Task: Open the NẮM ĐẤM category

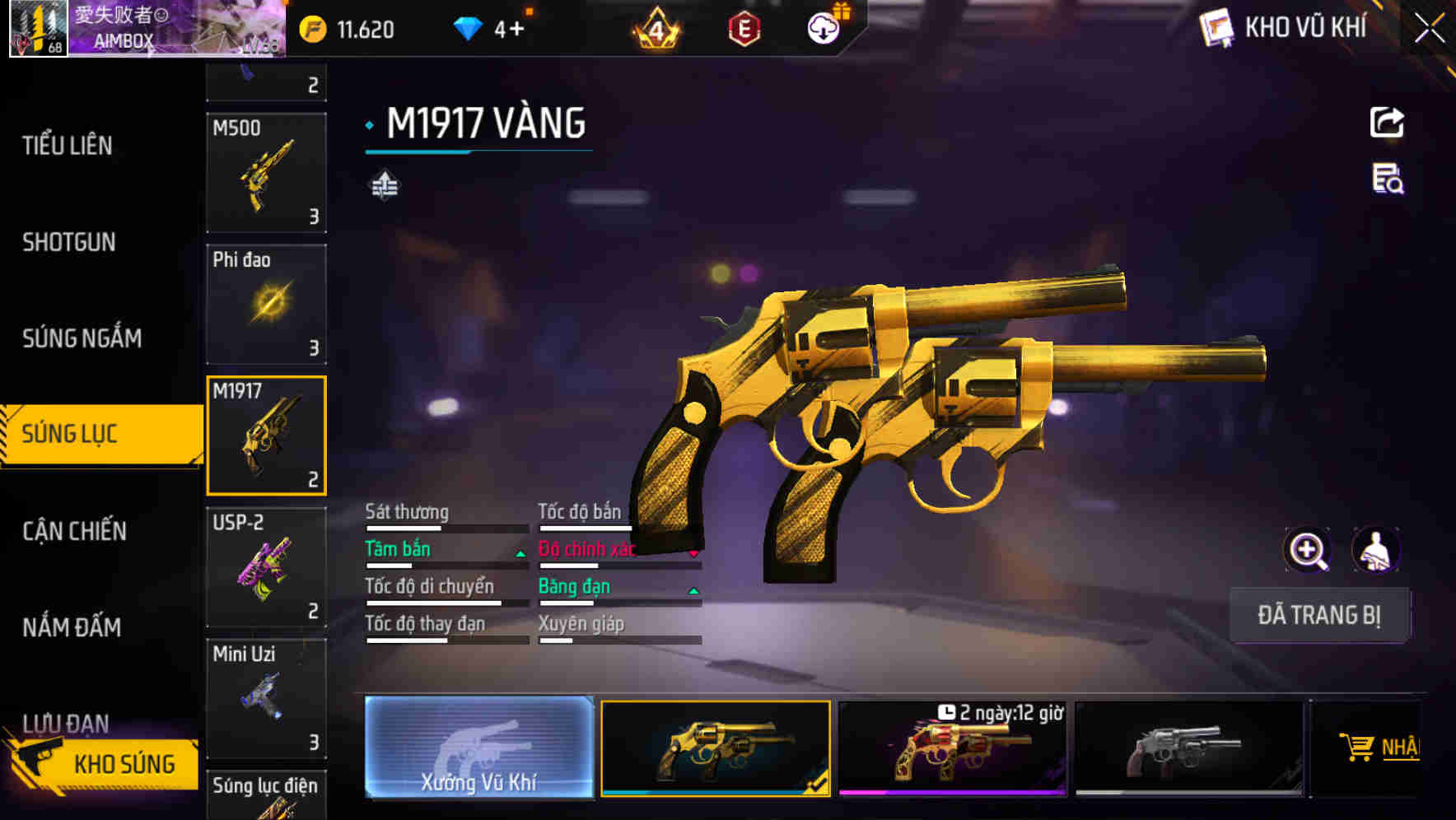Action: pyautogui.click(x=72, y=627)
